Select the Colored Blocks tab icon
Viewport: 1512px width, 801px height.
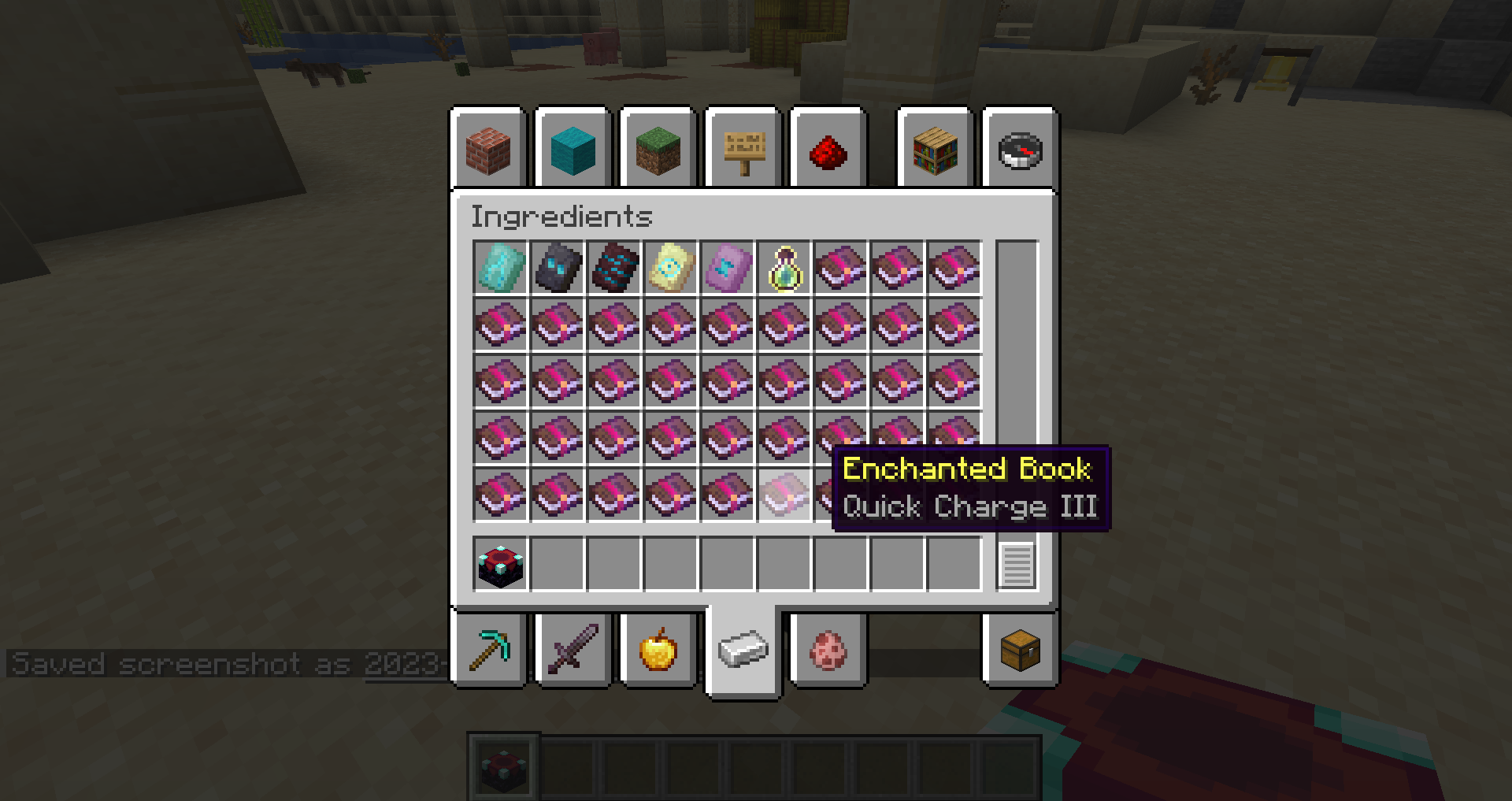(573, 149)
